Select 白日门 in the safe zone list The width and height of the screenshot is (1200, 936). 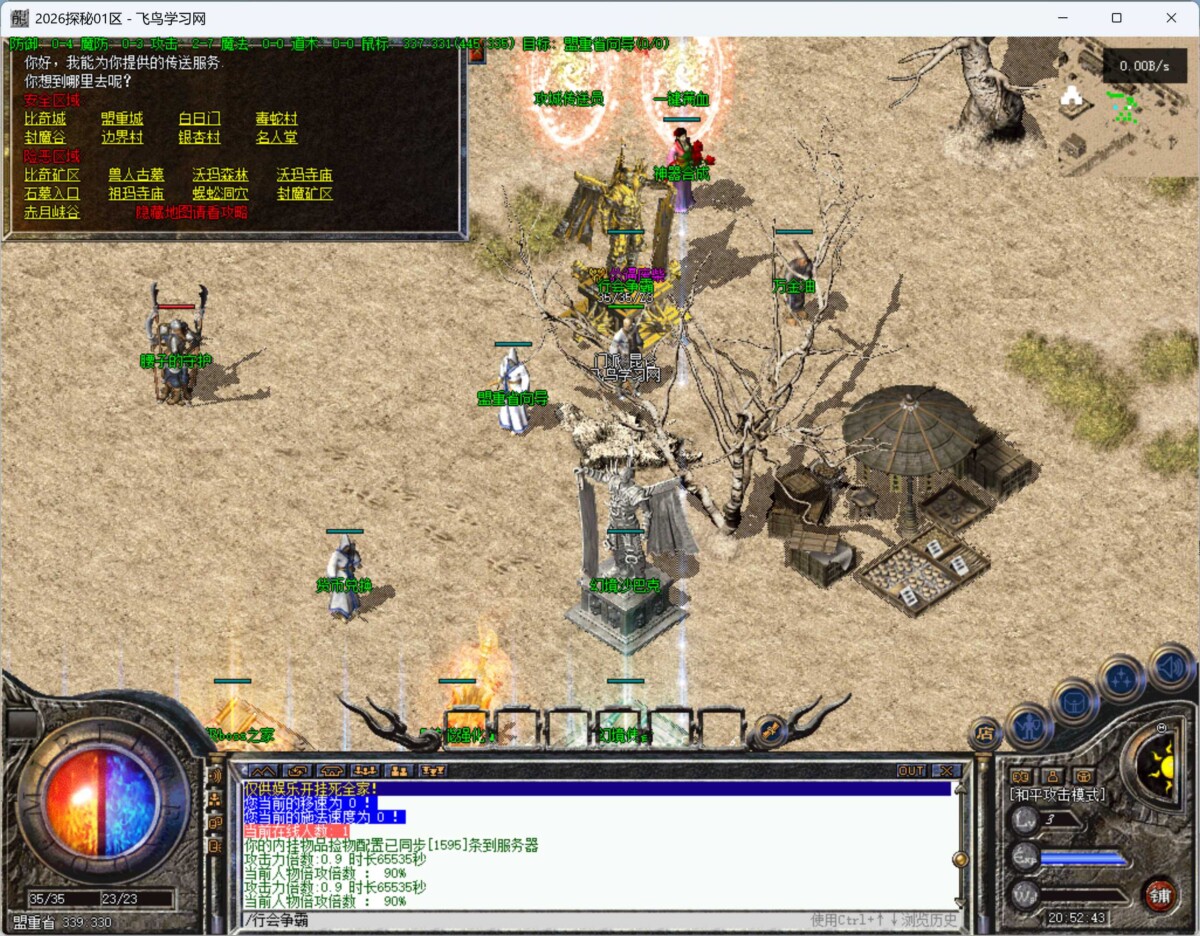(199, 119)
